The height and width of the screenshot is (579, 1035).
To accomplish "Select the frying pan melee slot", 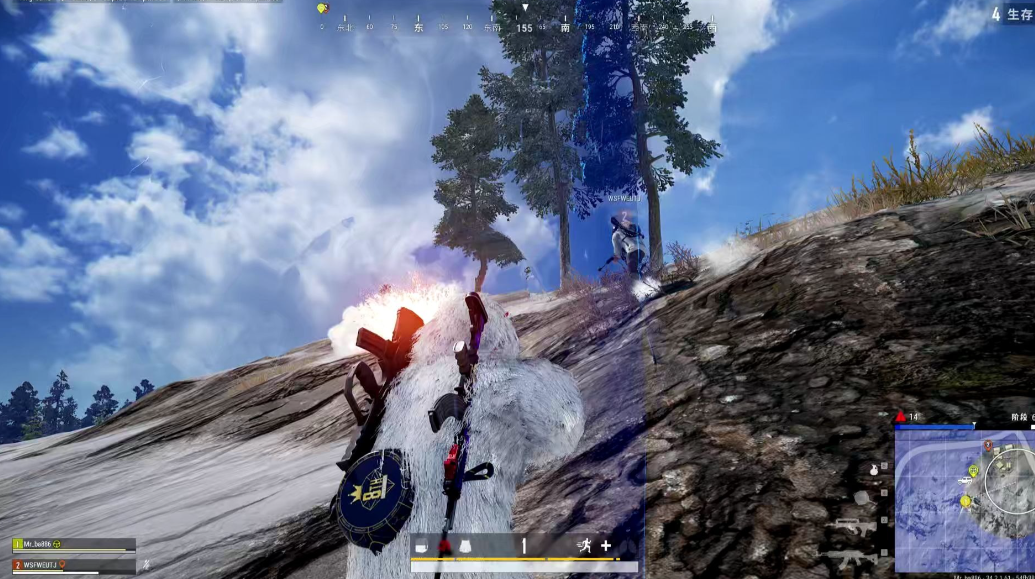I will tap(861, 497).
